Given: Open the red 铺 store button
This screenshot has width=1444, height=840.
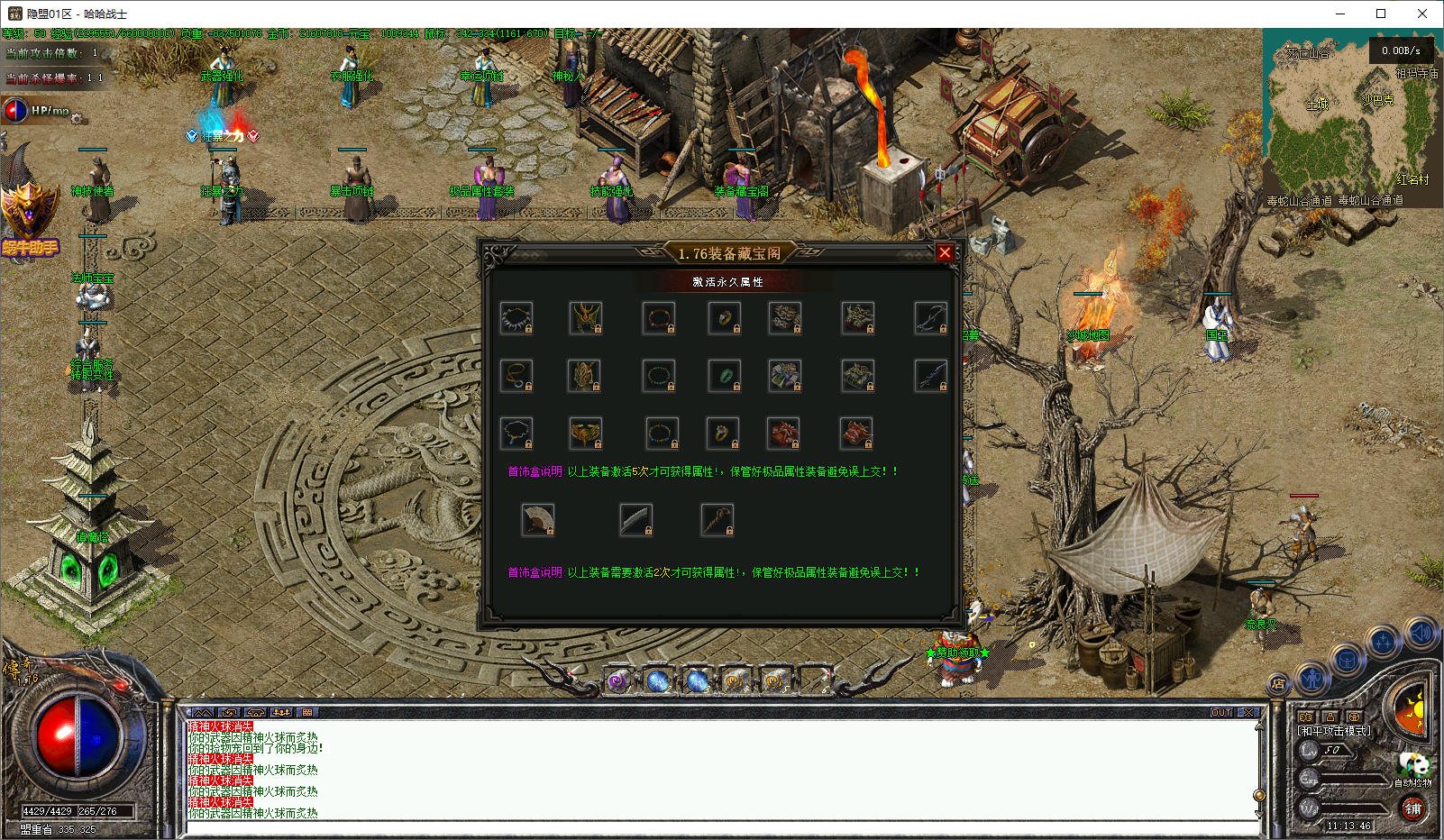Looking at the screenshot, I should 1412,808.
